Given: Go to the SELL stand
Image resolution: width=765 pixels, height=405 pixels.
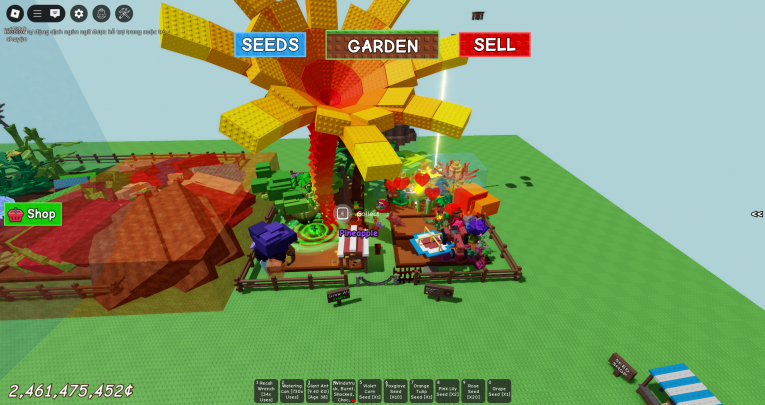Looking at the screenshot, I should [494, 45].
